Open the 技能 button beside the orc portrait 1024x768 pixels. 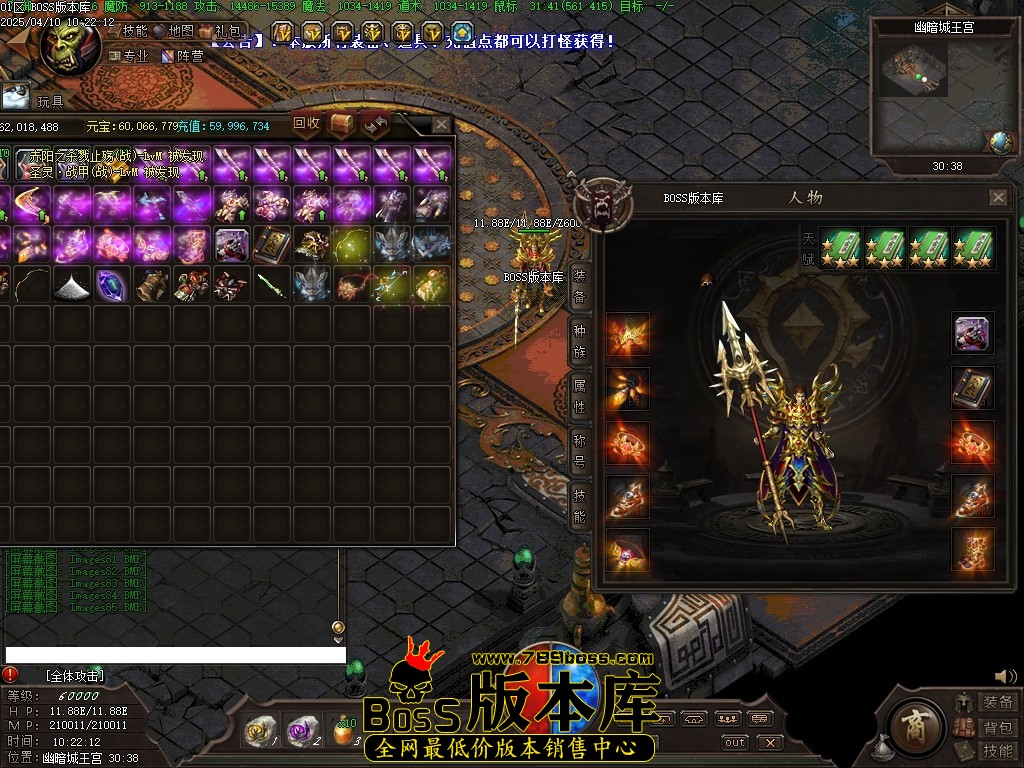(x=129, y=31)
